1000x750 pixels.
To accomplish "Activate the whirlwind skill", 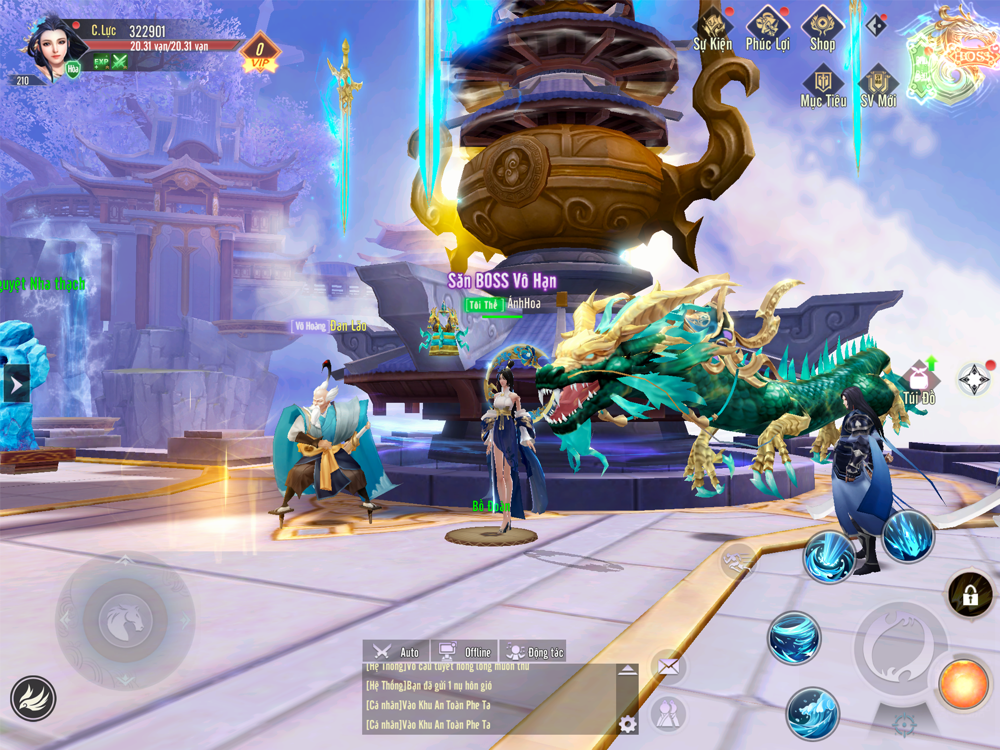I will [x=794, y=638].
